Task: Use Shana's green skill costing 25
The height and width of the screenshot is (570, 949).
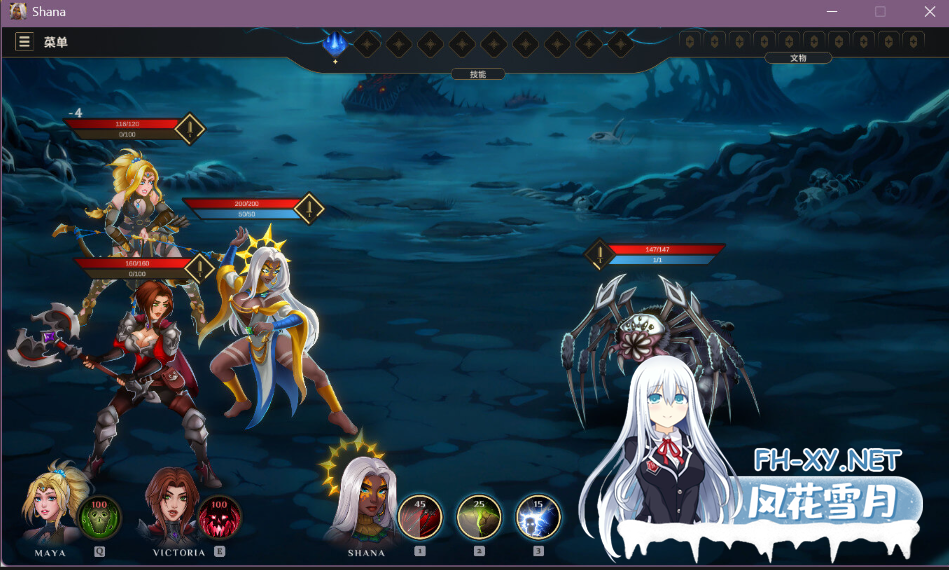Action: 479,517
